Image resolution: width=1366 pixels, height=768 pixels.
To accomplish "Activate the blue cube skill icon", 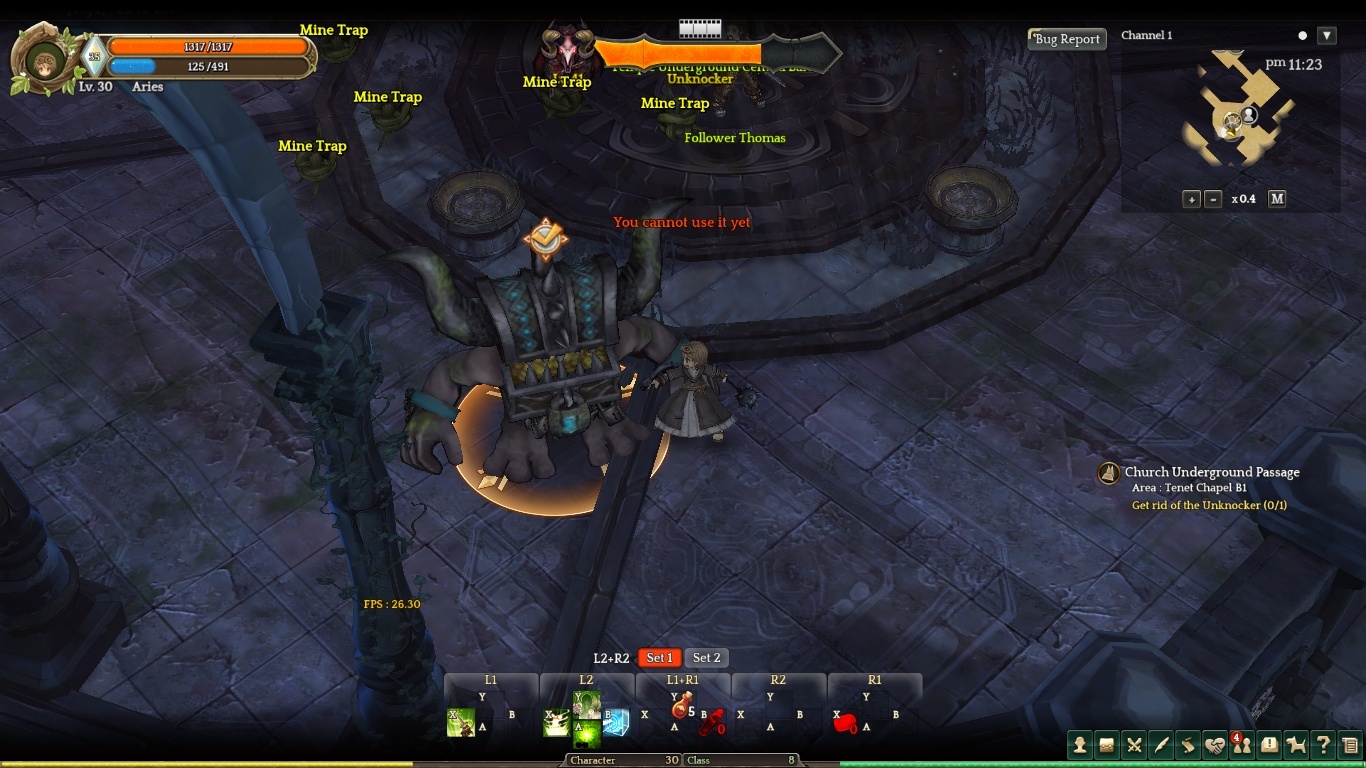I will point(615,722).
